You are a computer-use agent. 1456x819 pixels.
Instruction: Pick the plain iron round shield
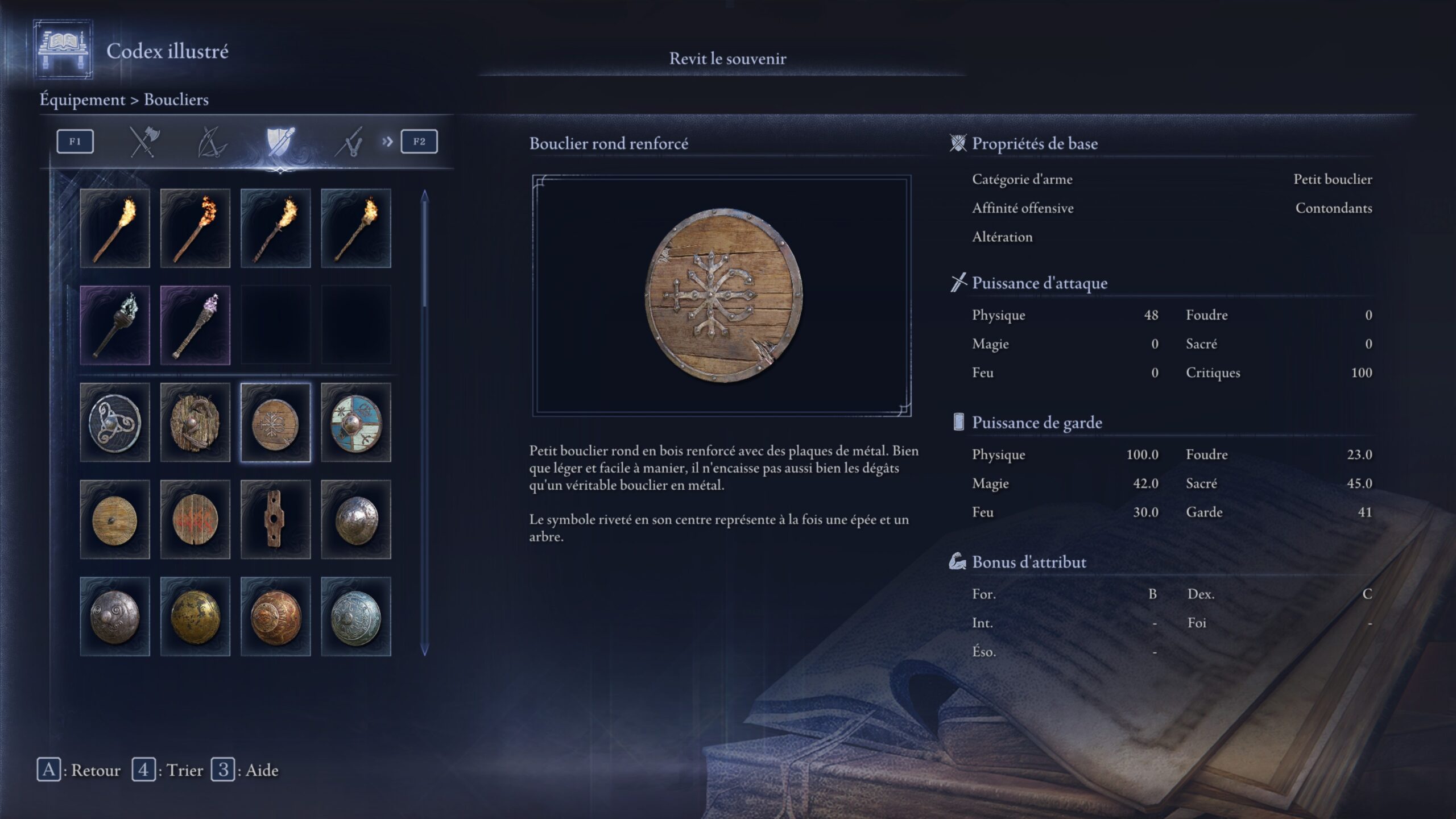tap(356, 519)
